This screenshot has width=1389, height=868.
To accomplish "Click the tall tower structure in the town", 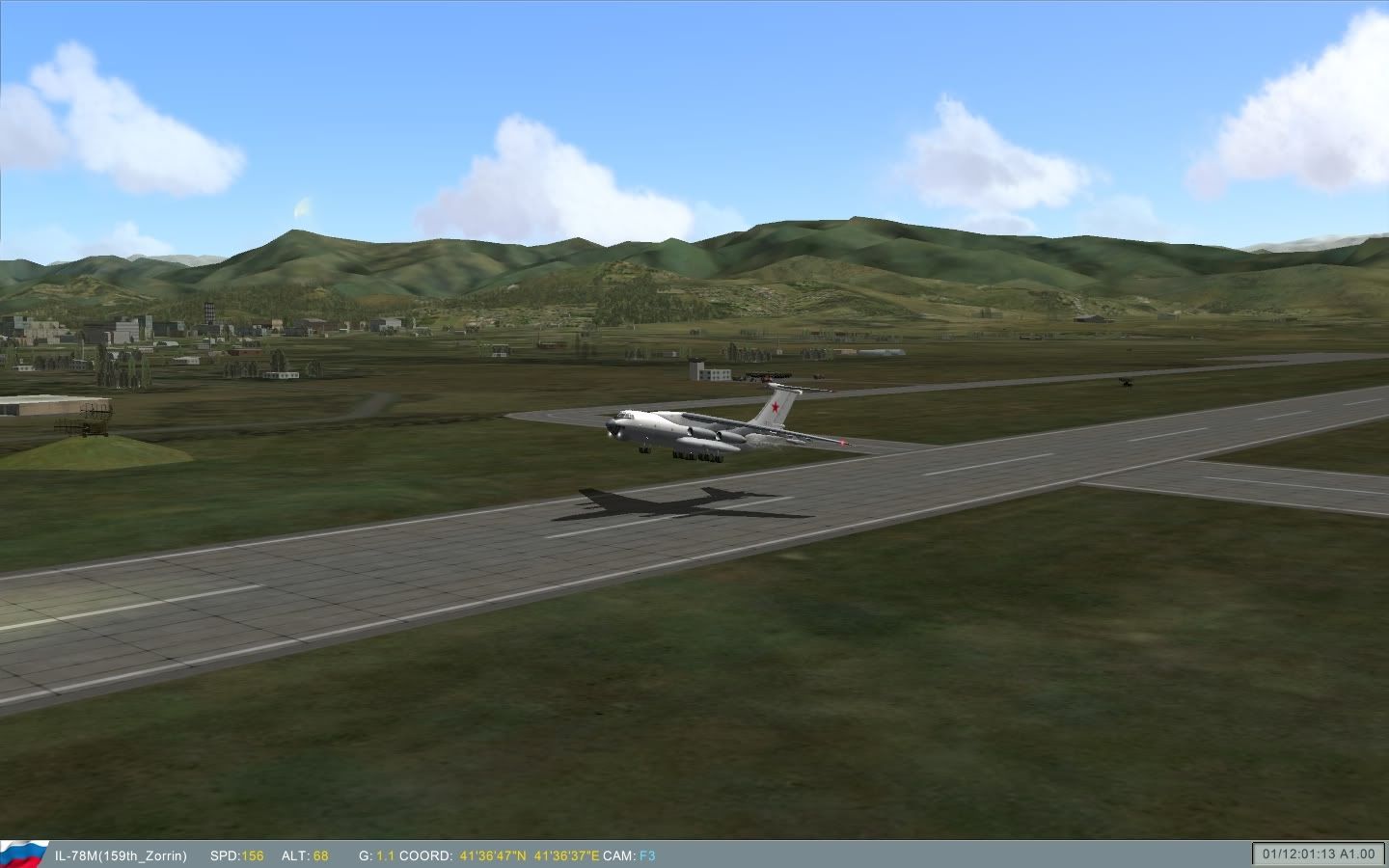I will click(x=207, y=311).
